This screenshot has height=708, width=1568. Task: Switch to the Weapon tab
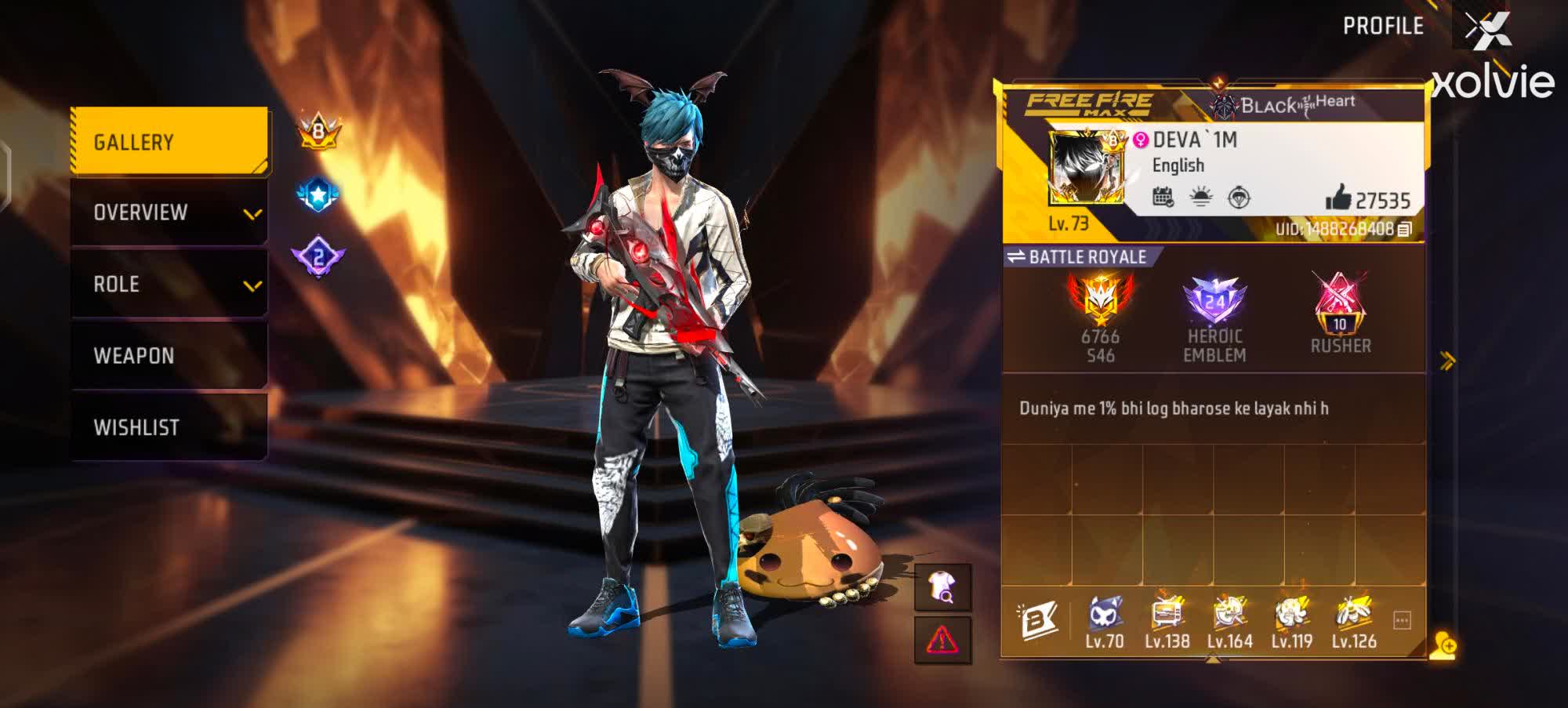169,355
